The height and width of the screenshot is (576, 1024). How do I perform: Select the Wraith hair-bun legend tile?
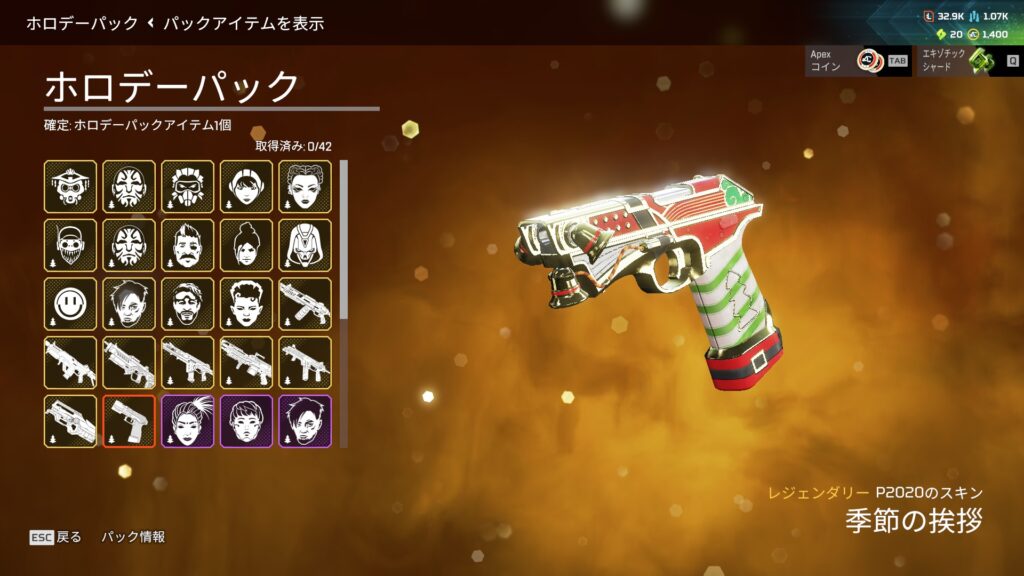click(247, 245)
